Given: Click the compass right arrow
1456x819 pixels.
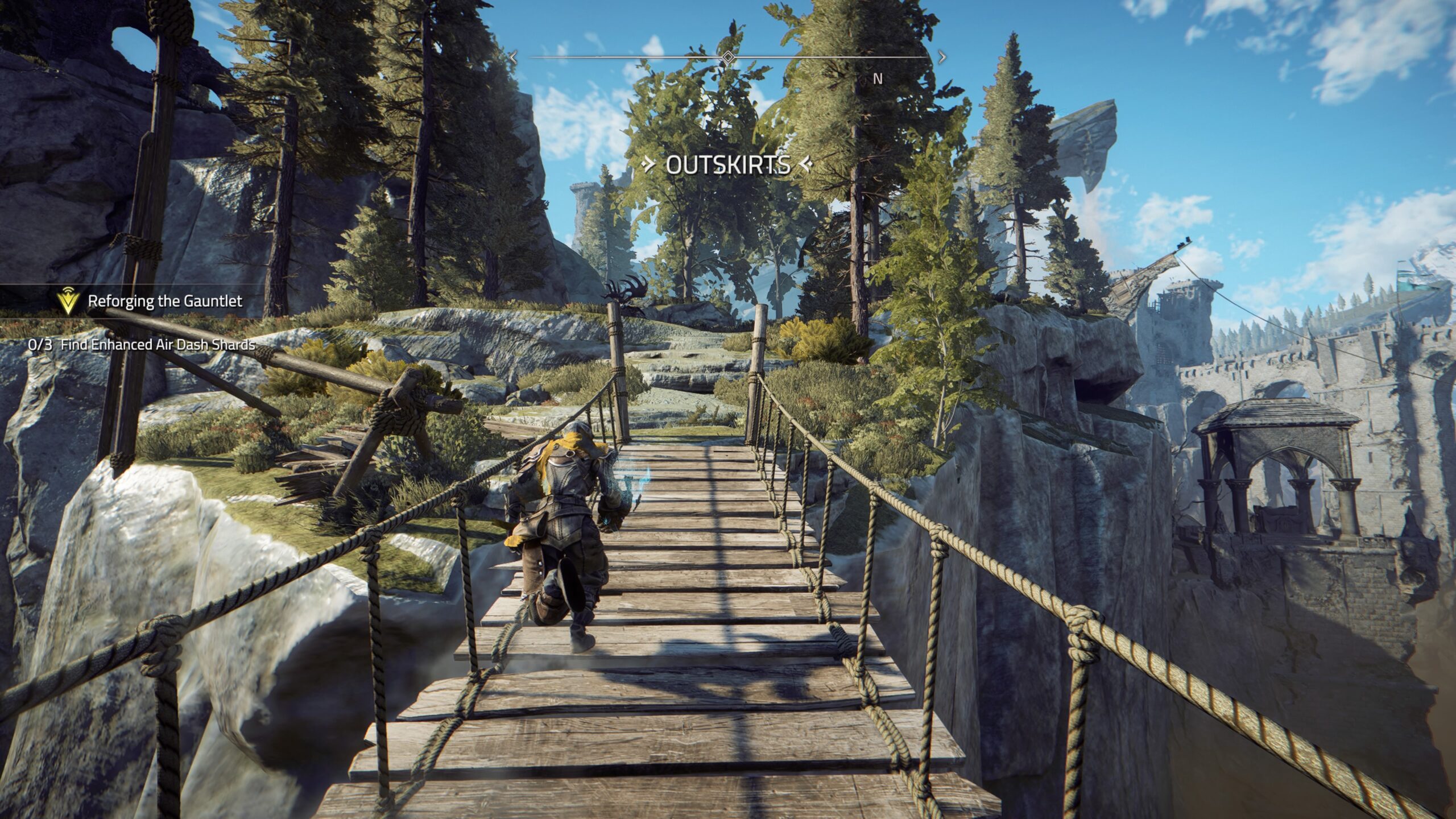Looking at the screenshot, I should [942, 57].
